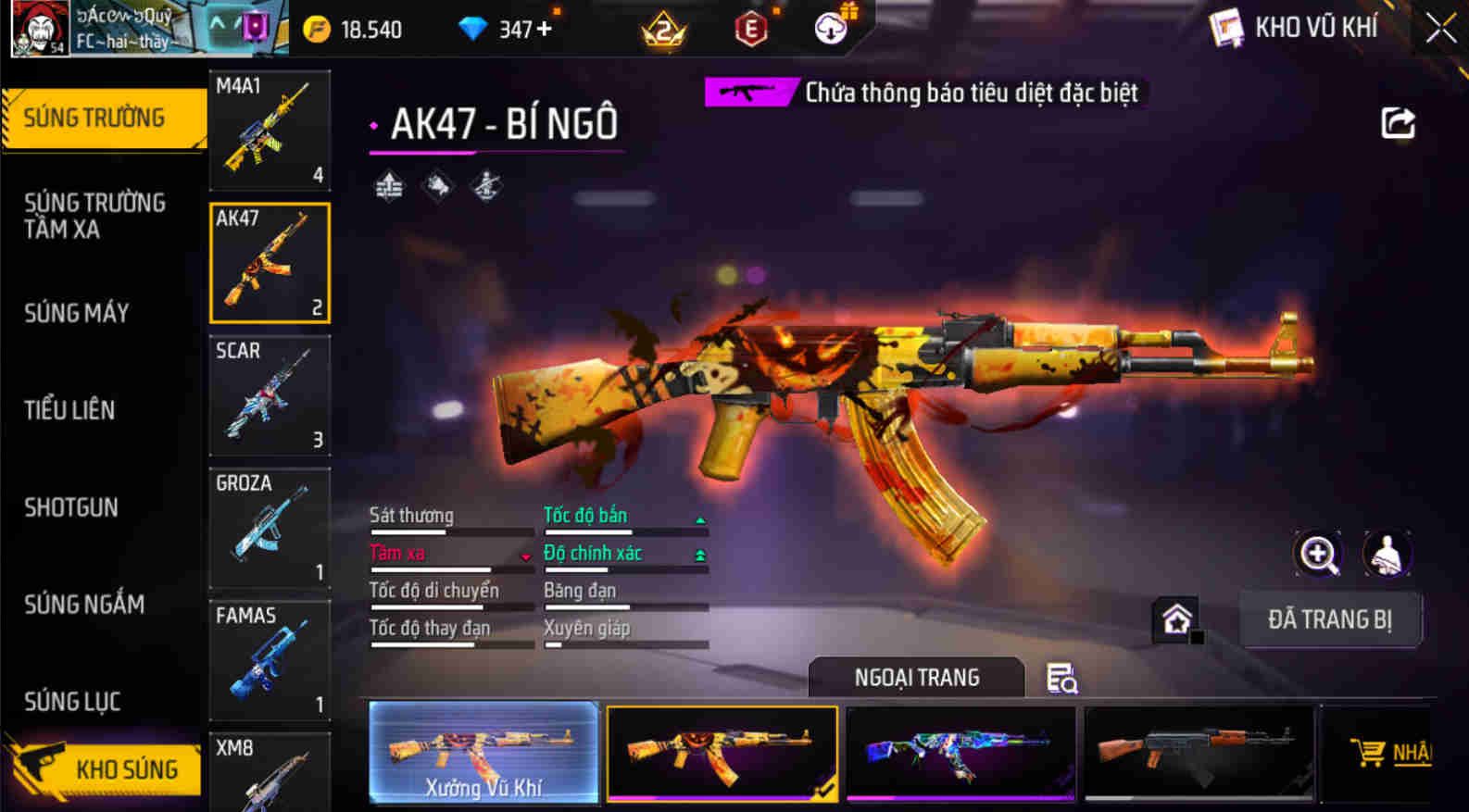Expand the red Tầm xa stat arrow
This screenshot has width=1469, height=812.
[x=525, y=556]
